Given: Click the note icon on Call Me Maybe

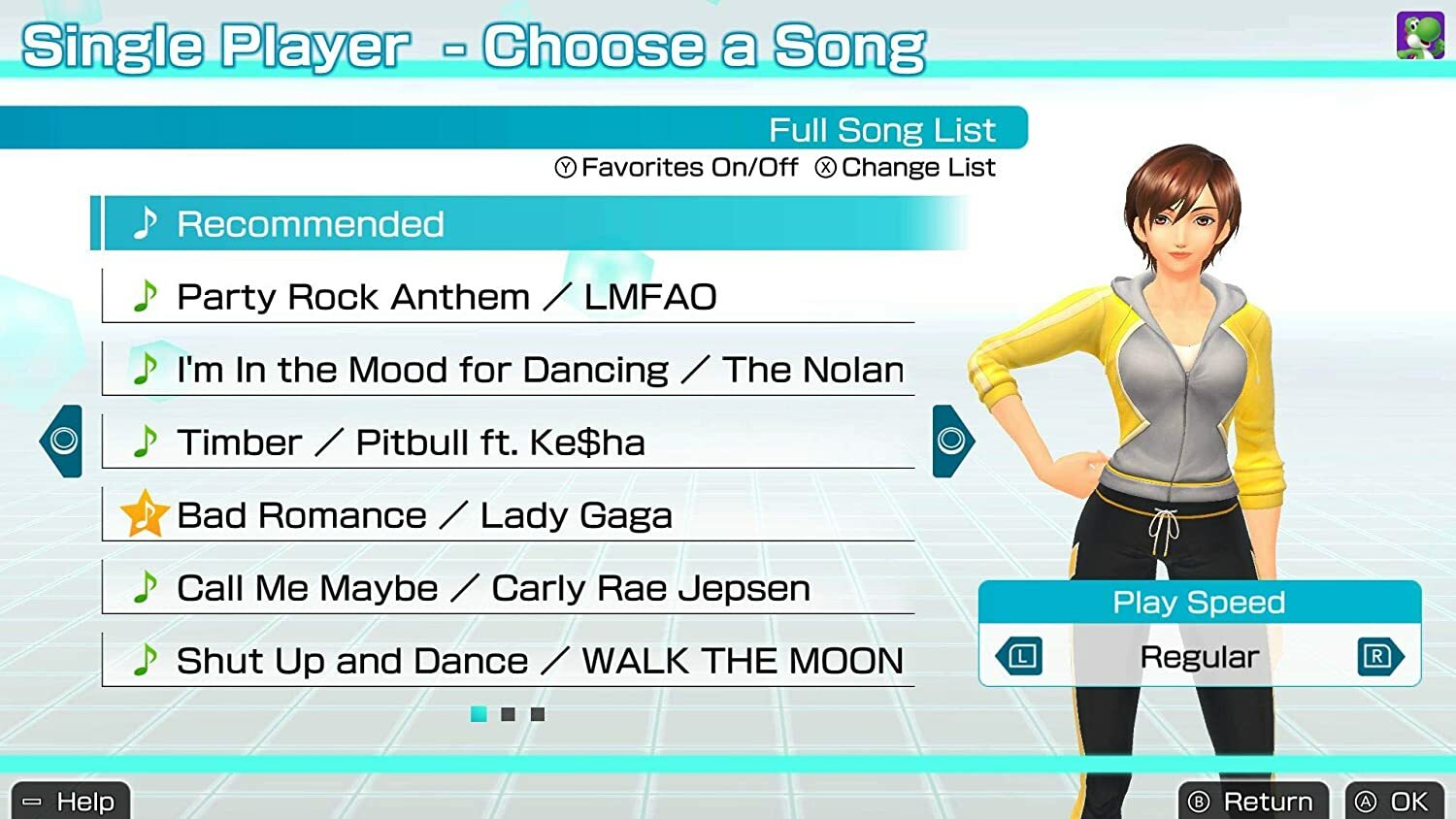Looking at the screenshot, I should pos(147,587).
